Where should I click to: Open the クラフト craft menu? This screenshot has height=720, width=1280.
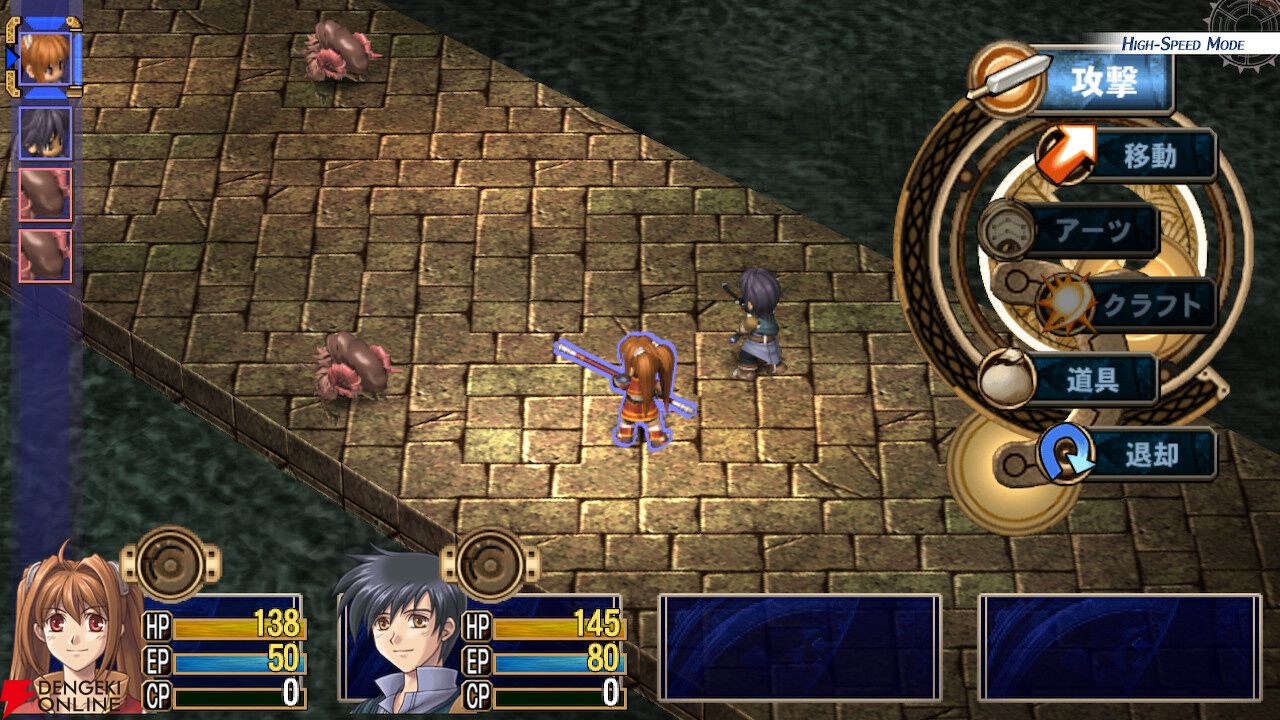[x=1148, y=305]
